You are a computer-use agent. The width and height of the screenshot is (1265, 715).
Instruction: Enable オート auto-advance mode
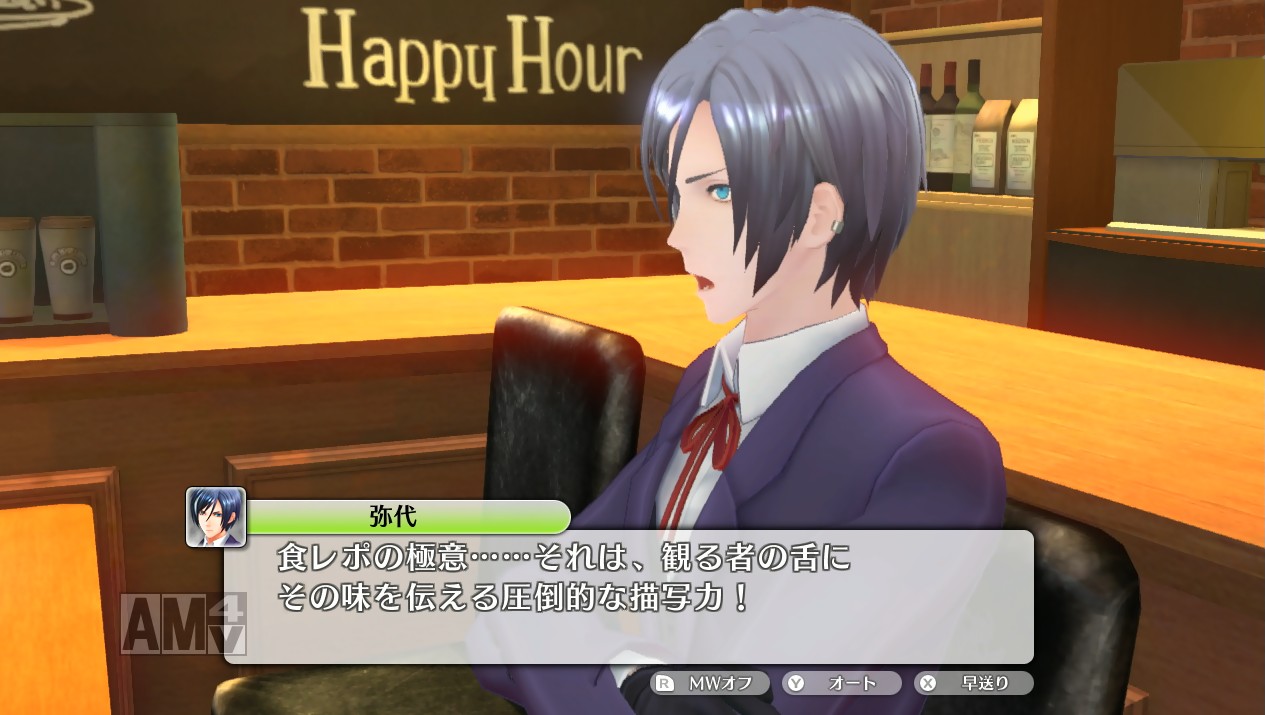[x=842, y=684]
